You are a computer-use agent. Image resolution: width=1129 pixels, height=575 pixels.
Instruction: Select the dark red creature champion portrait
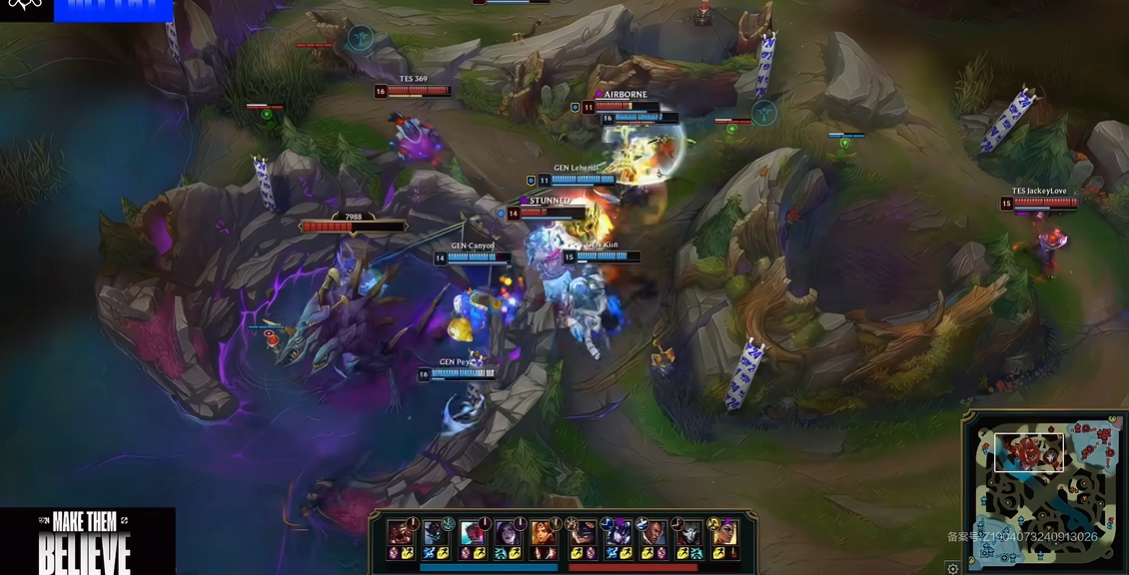tap(401, 532)
